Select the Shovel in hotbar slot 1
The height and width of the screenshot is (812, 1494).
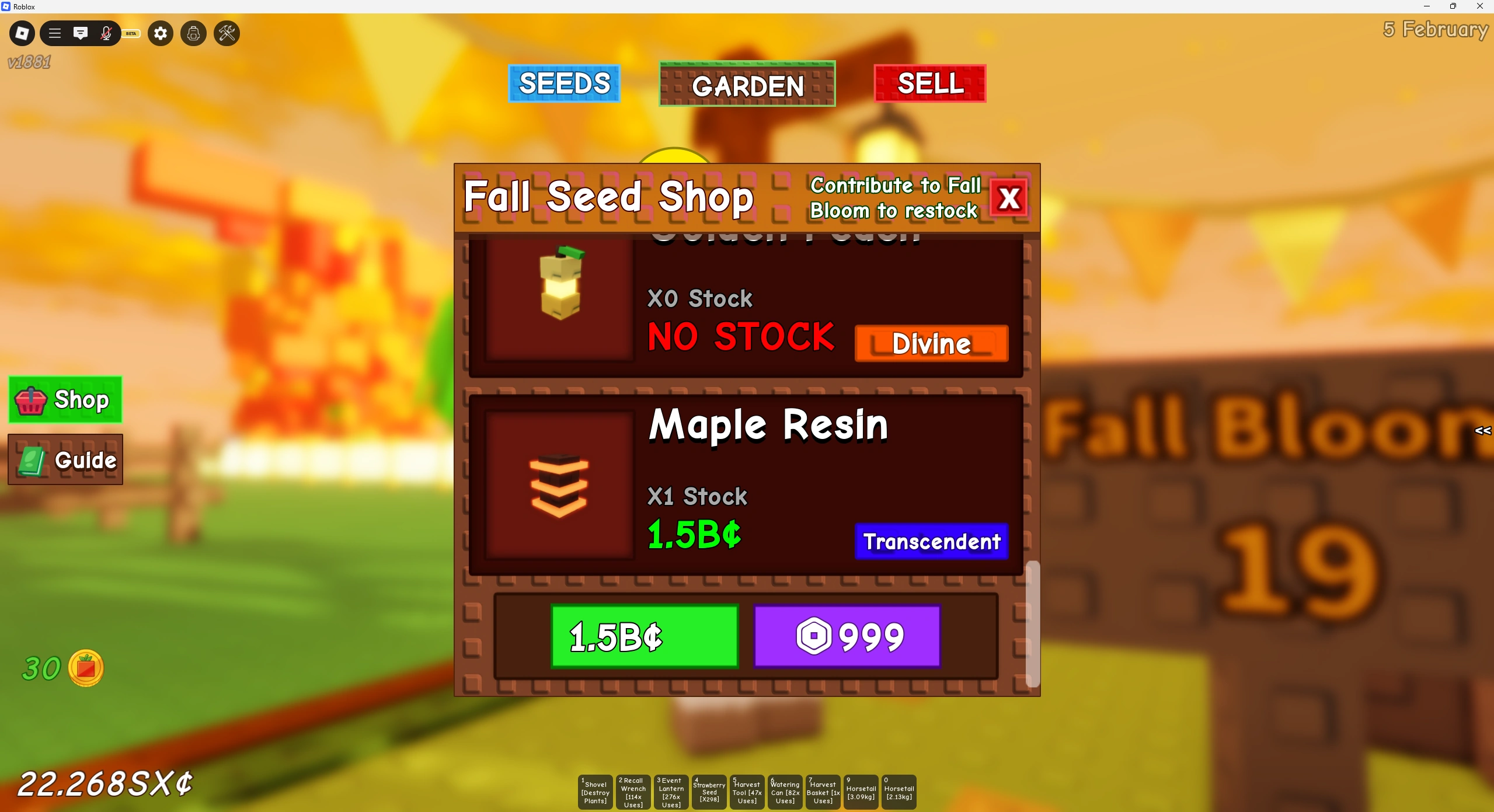(x=594, y=792)
